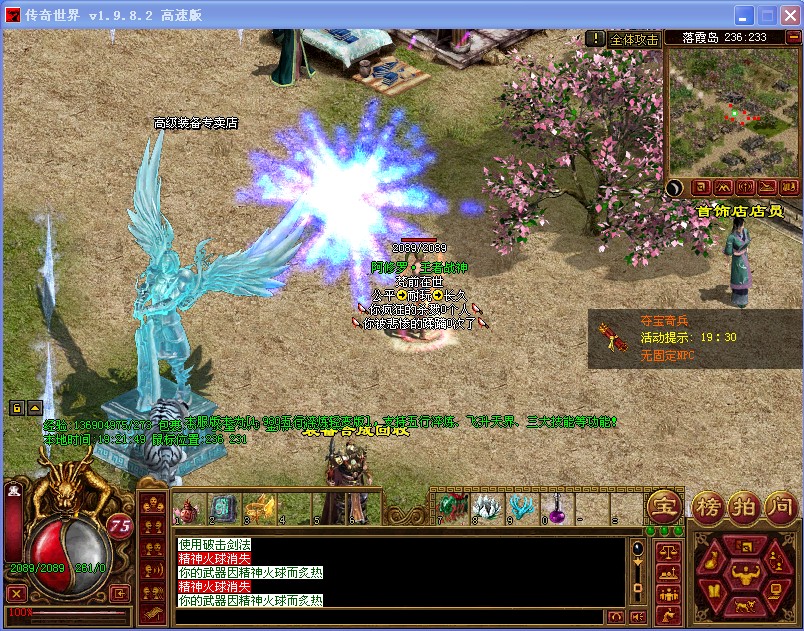Click the level 75 badge
The width and height of the screenshot is (804, 631).
point(120,526)
